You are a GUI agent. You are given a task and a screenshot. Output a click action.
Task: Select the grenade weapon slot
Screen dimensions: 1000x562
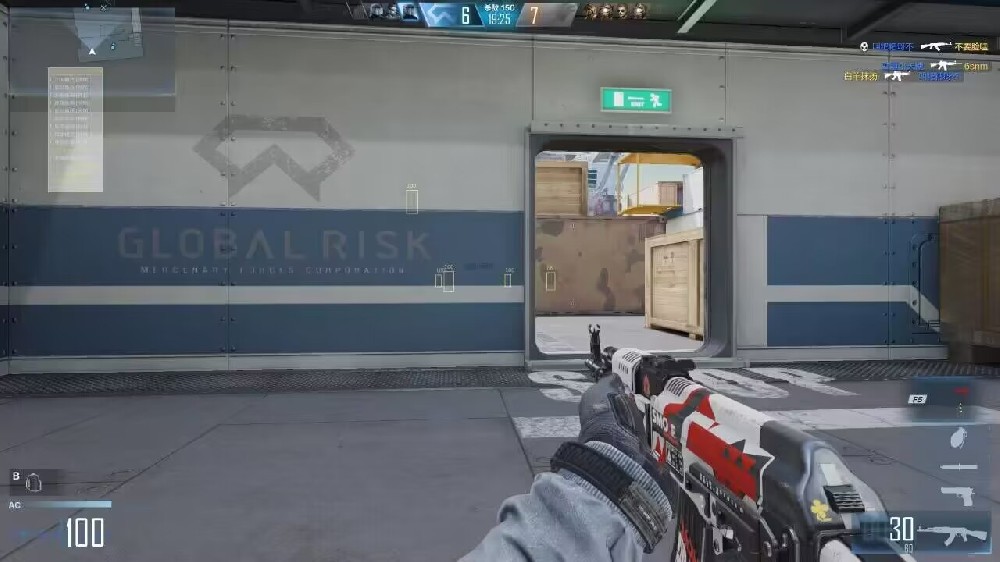(958, 438)
